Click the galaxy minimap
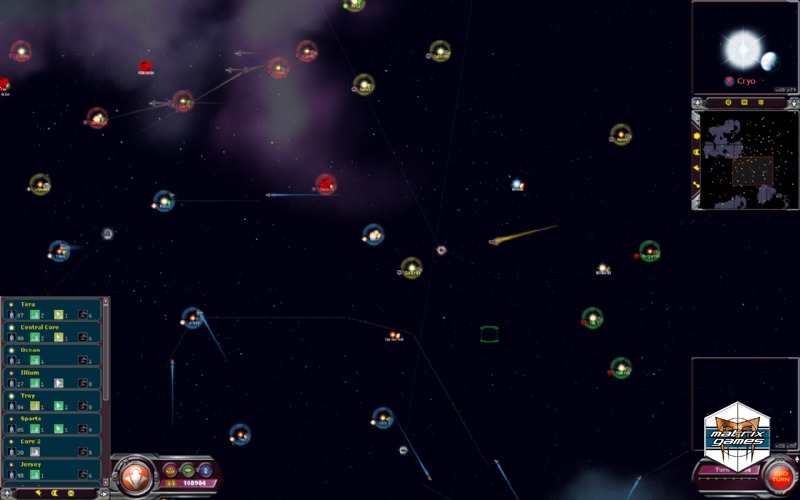The image size is (800, 500). [x=744, y=160]
